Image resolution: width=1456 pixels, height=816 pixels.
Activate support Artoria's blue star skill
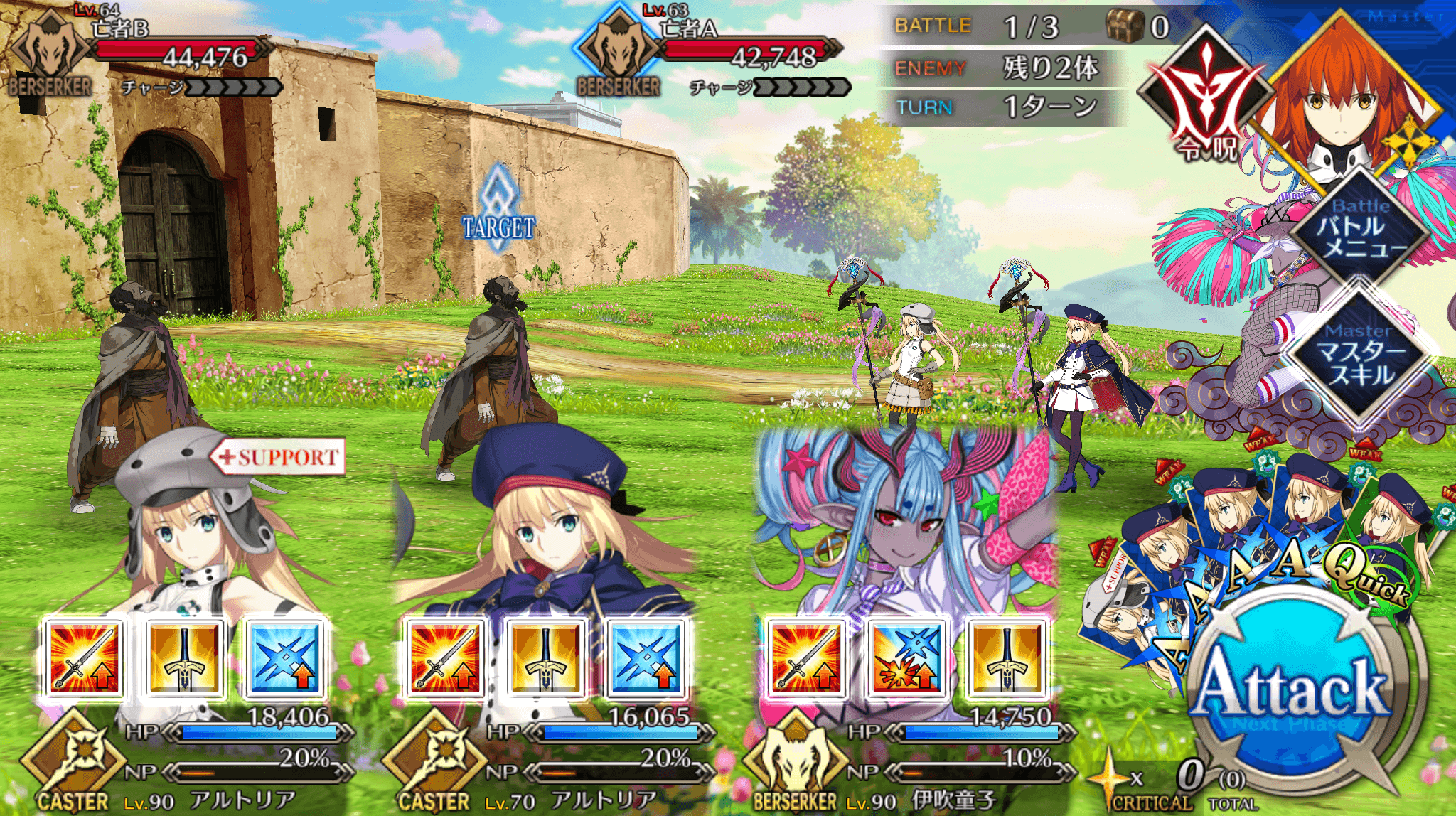286,657
